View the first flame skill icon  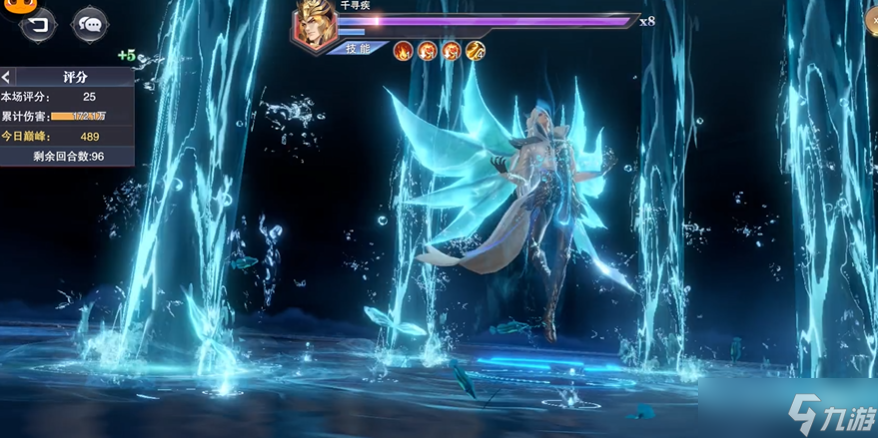click(403, 50)
